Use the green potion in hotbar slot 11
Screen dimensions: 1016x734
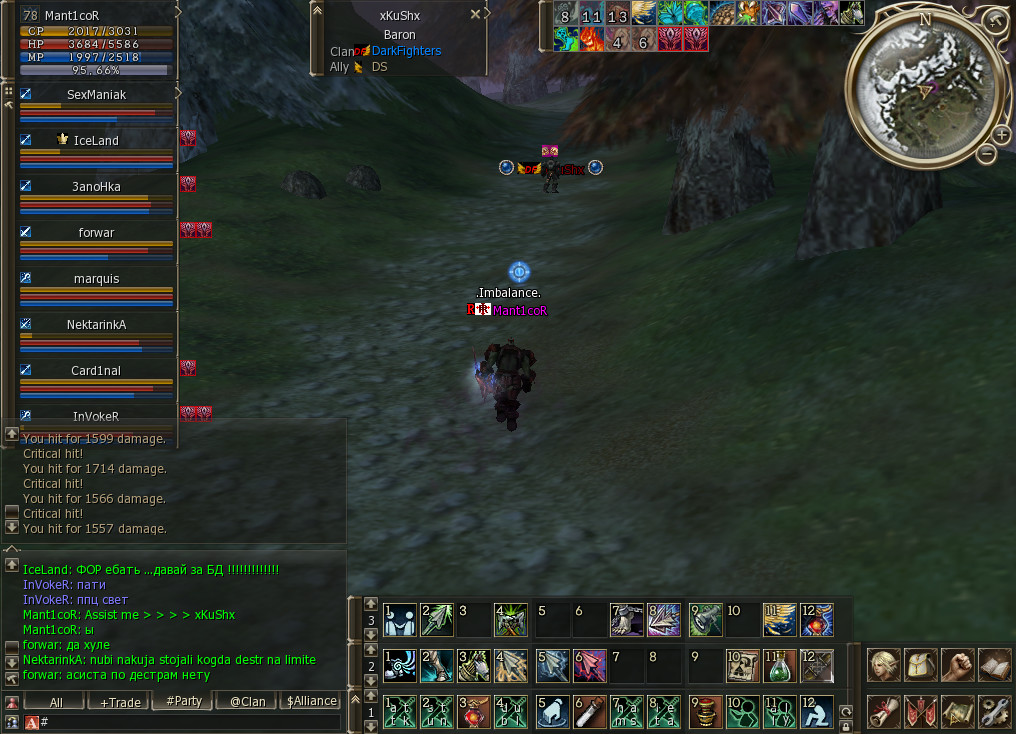tap(779, 665)
